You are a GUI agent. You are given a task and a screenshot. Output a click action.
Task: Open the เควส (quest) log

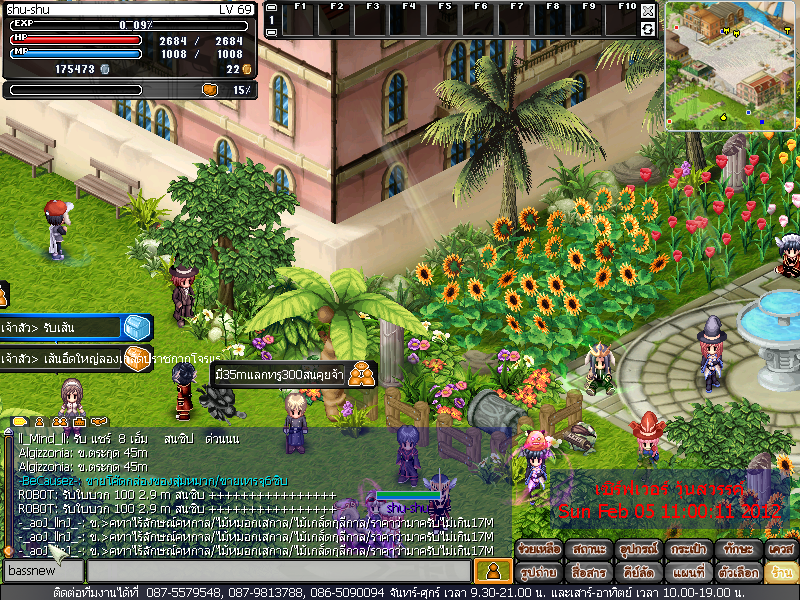click(x=780, y=551)
